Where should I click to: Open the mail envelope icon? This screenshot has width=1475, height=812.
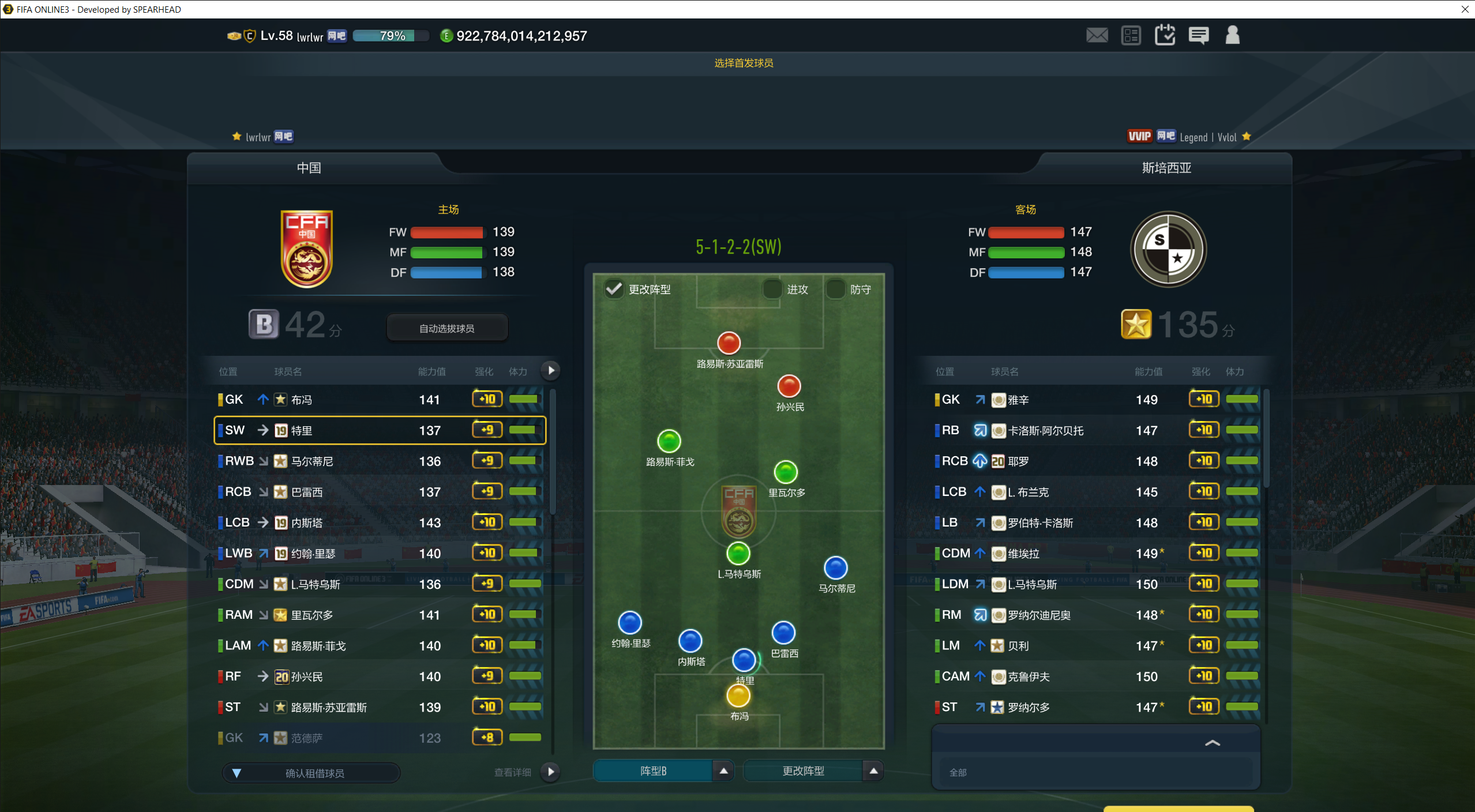1097,36
